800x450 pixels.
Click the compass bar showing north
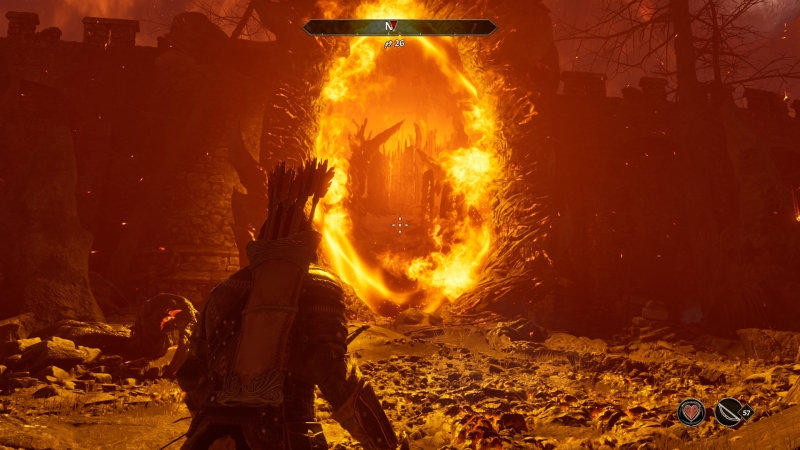coord(400,28)
